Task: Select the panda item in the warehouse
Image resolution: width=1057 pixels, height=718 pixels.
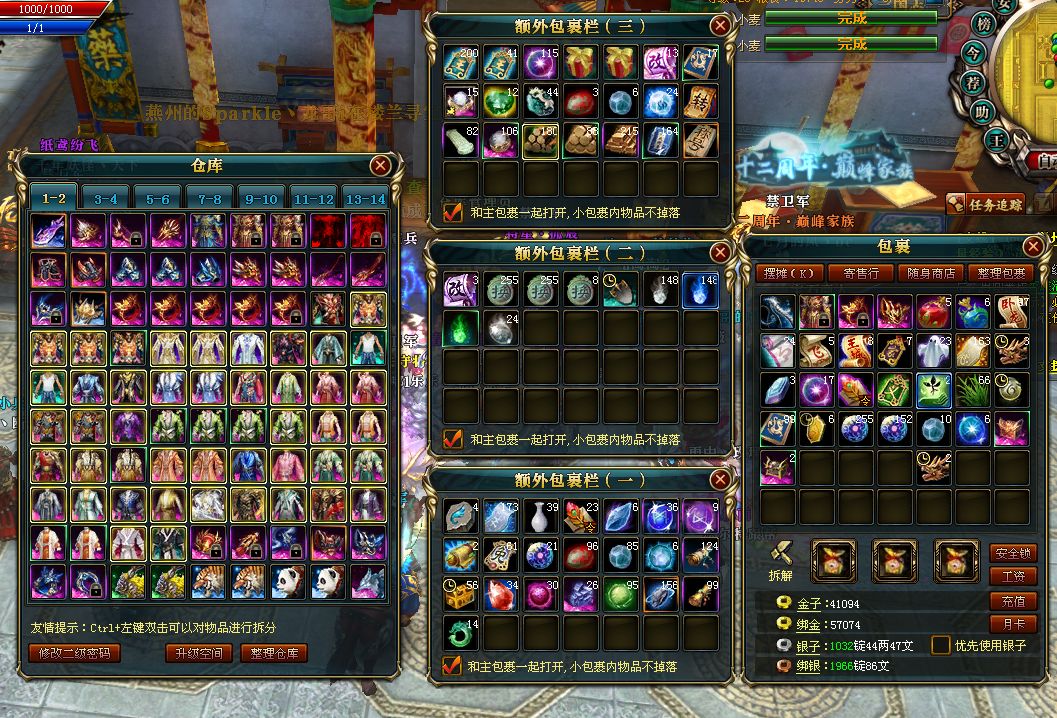Action: point(287,582)
